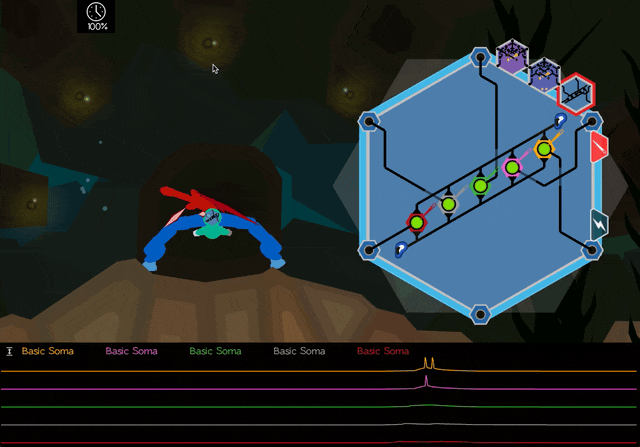
Task: Select the pink neuron in the brain panel
Action: (513, 167)
